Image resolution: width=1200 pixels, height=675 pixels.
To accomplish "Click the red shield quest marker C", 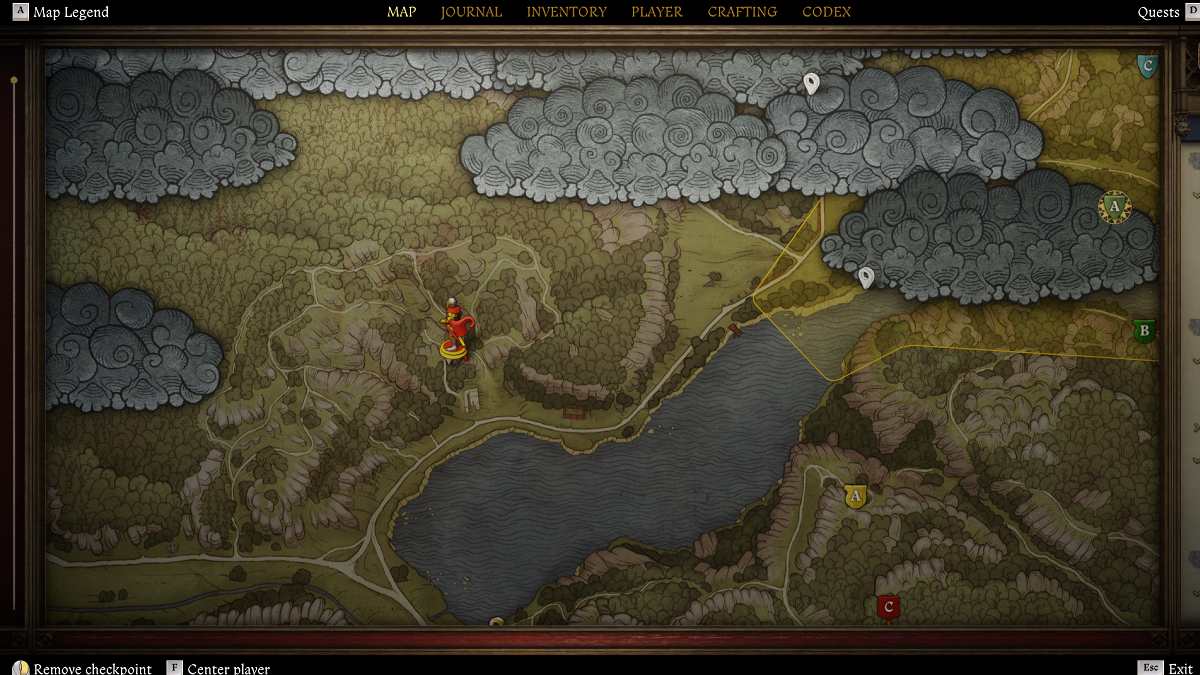I will point(887,607).
